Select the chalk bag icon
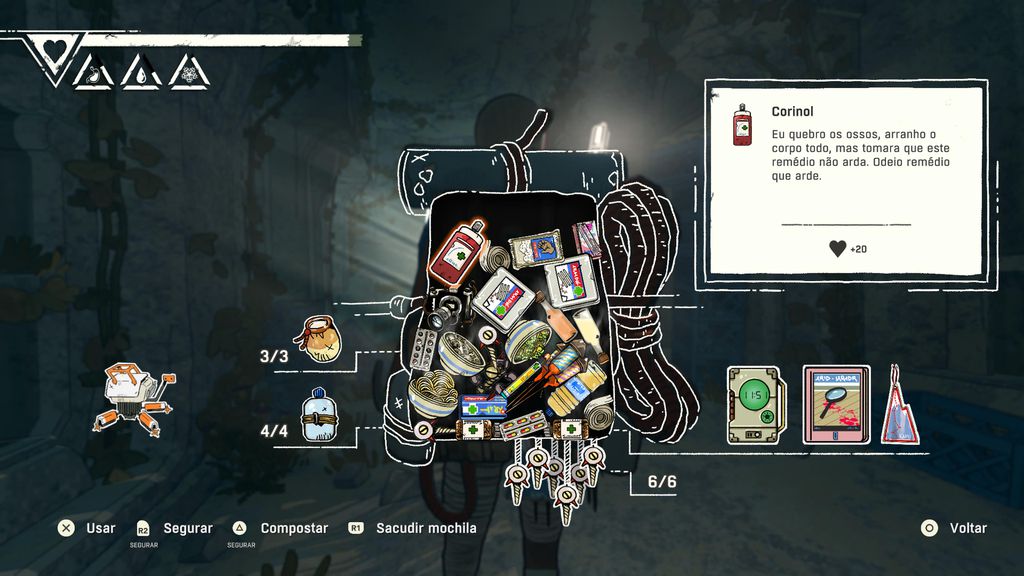This screenshot has width=1024, height=576. (322, 339)
